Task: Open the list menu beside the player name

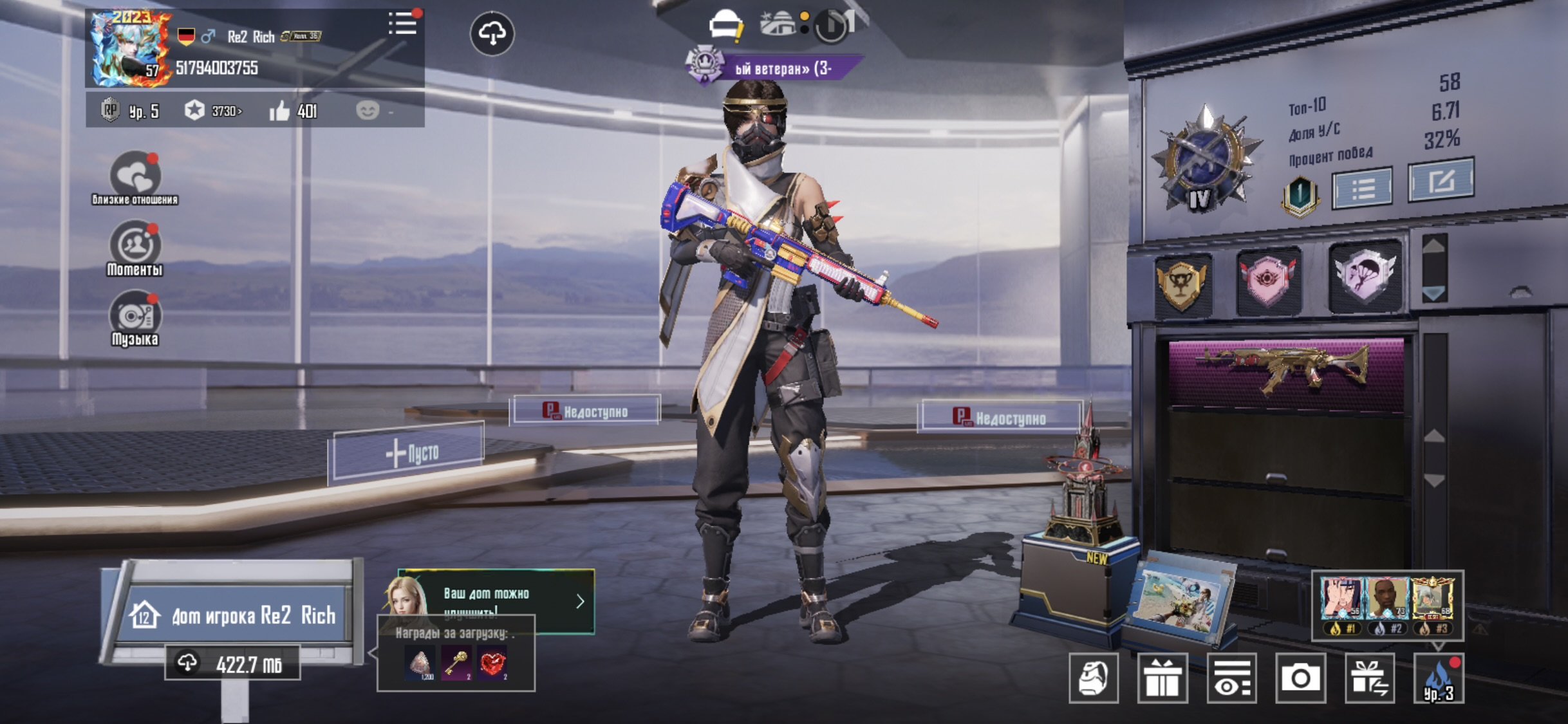Action: pos(403,24)
